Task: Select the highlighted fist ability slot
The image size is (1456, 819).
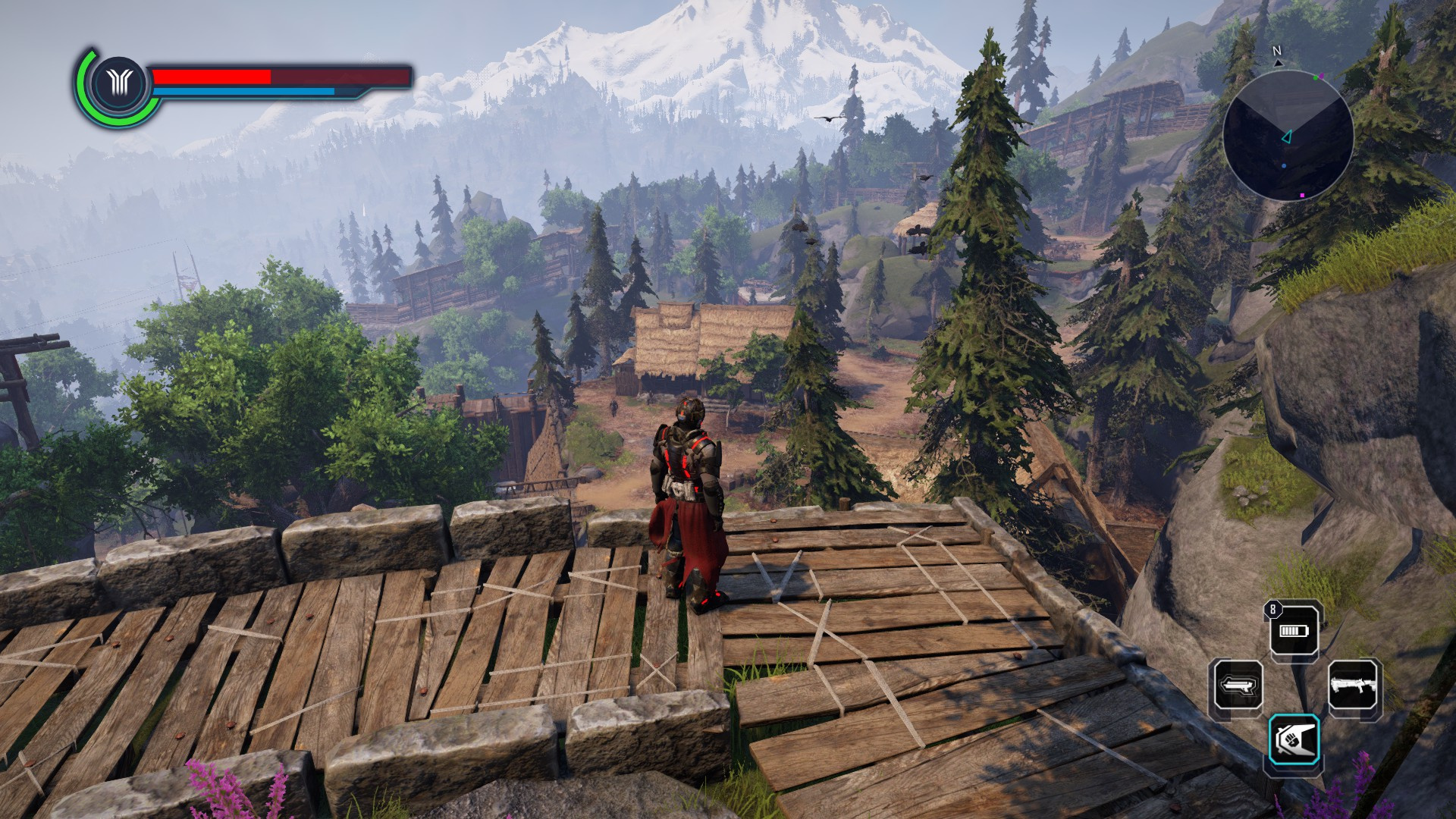Action: click(x=1294, y=739)
